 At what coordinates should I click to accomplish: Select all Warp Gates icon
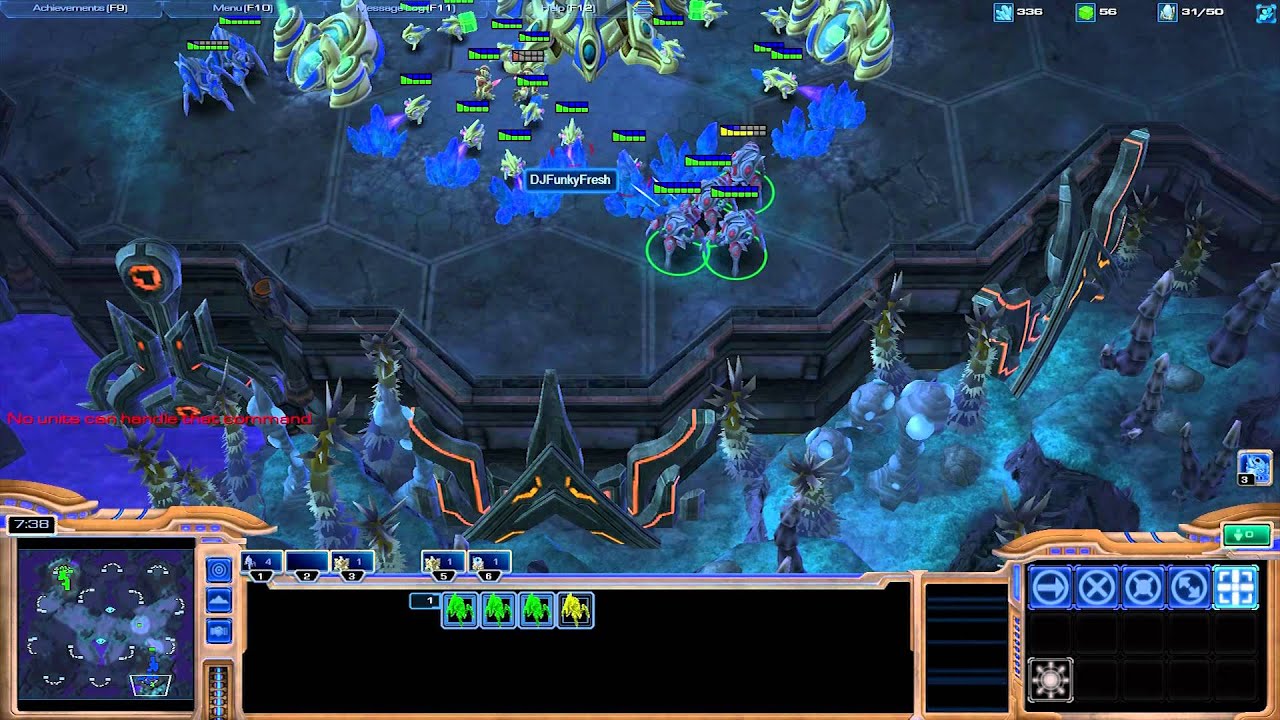[1254, 466]
